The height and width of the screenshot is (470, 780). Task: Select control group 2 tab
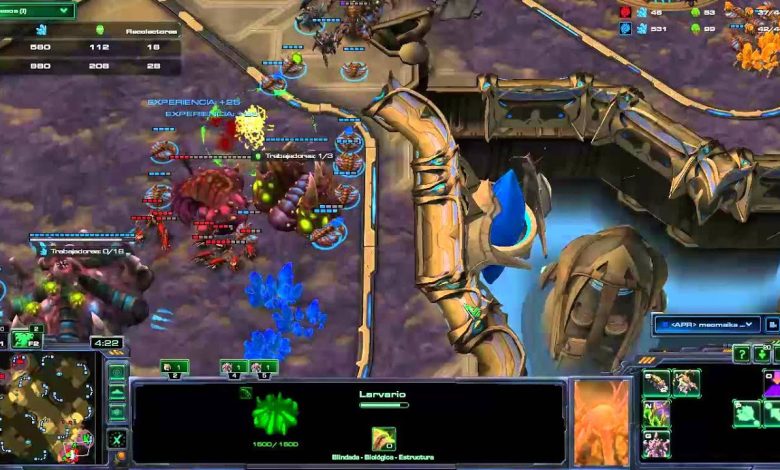tap(174, 367)
